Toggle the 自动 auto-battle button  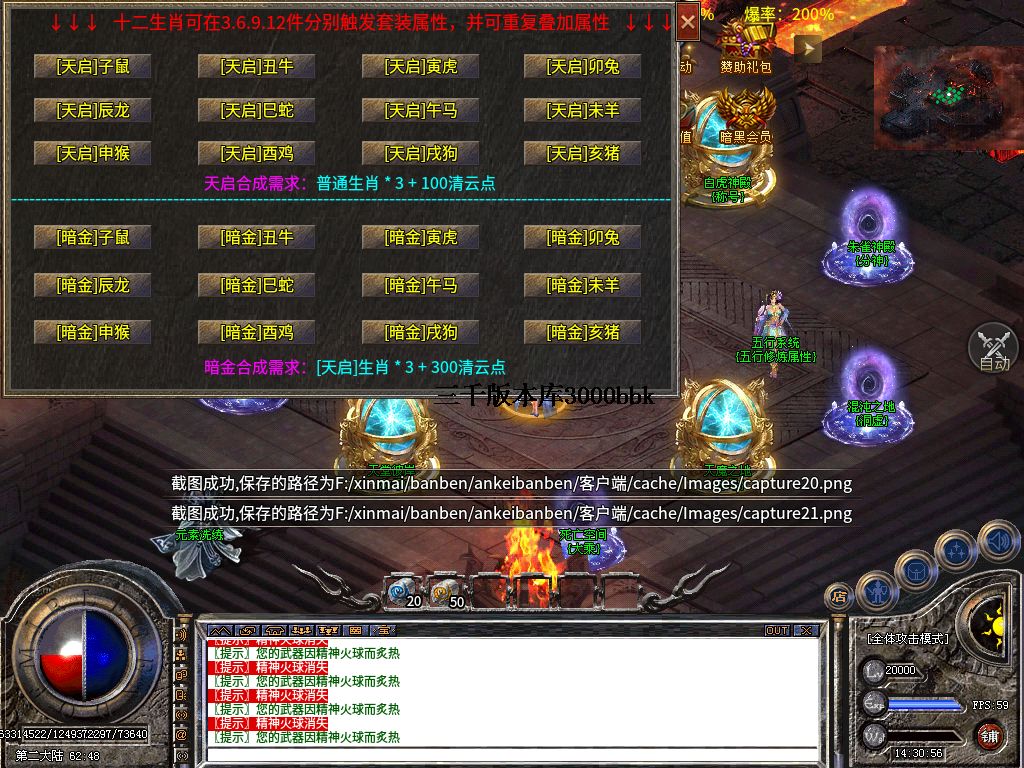click(993, 348)
